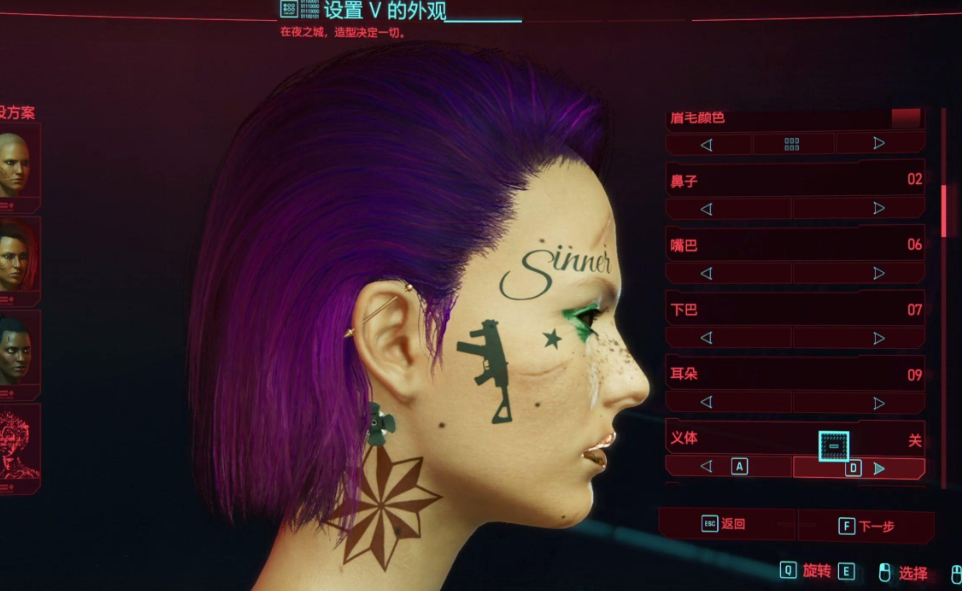Switch to previous nose (鼻子) style
This screenshot has width=962, height=591.
click(707, 209)
